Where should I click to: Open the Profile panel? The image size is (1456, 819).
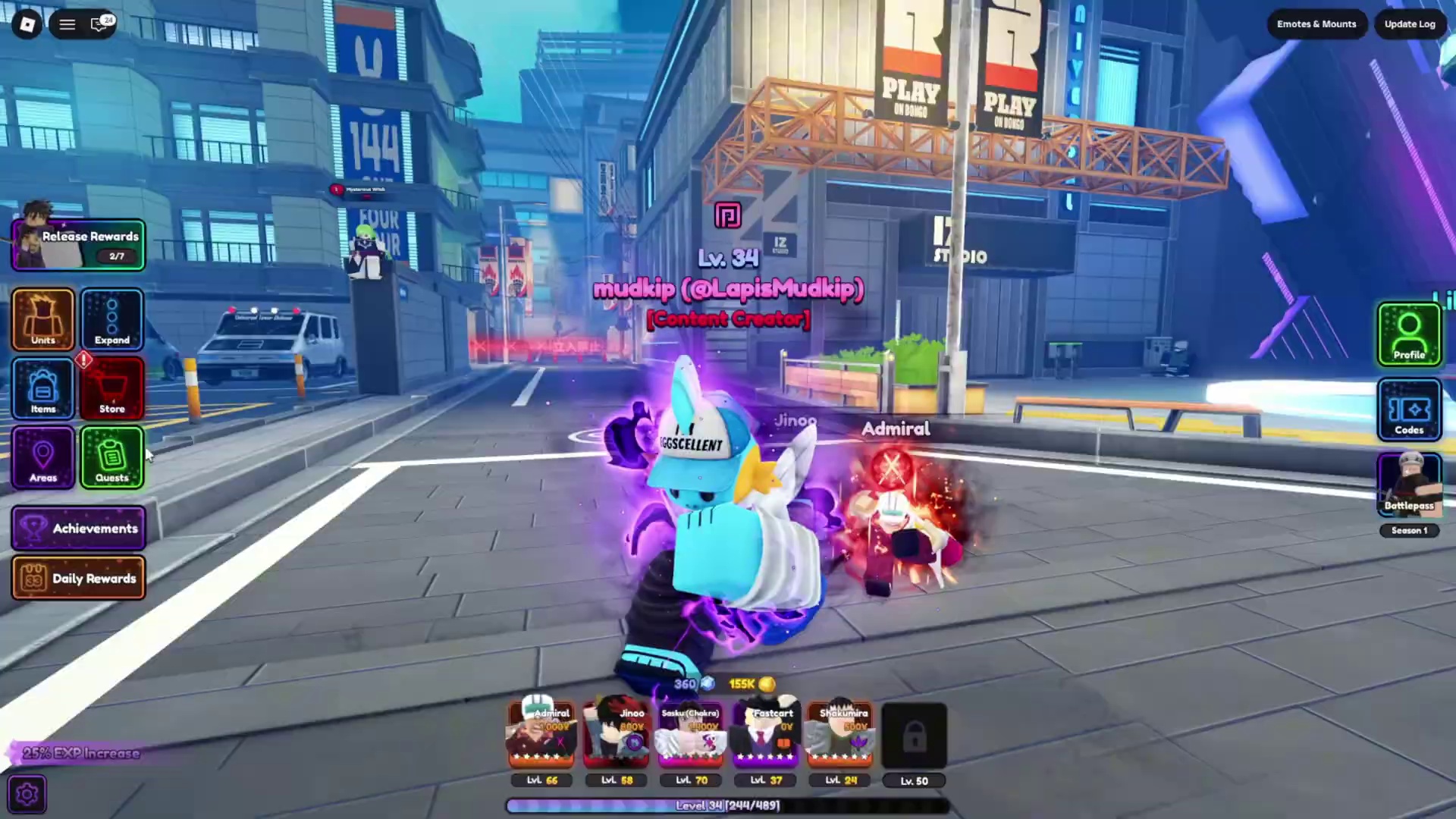coord(1409,334)
